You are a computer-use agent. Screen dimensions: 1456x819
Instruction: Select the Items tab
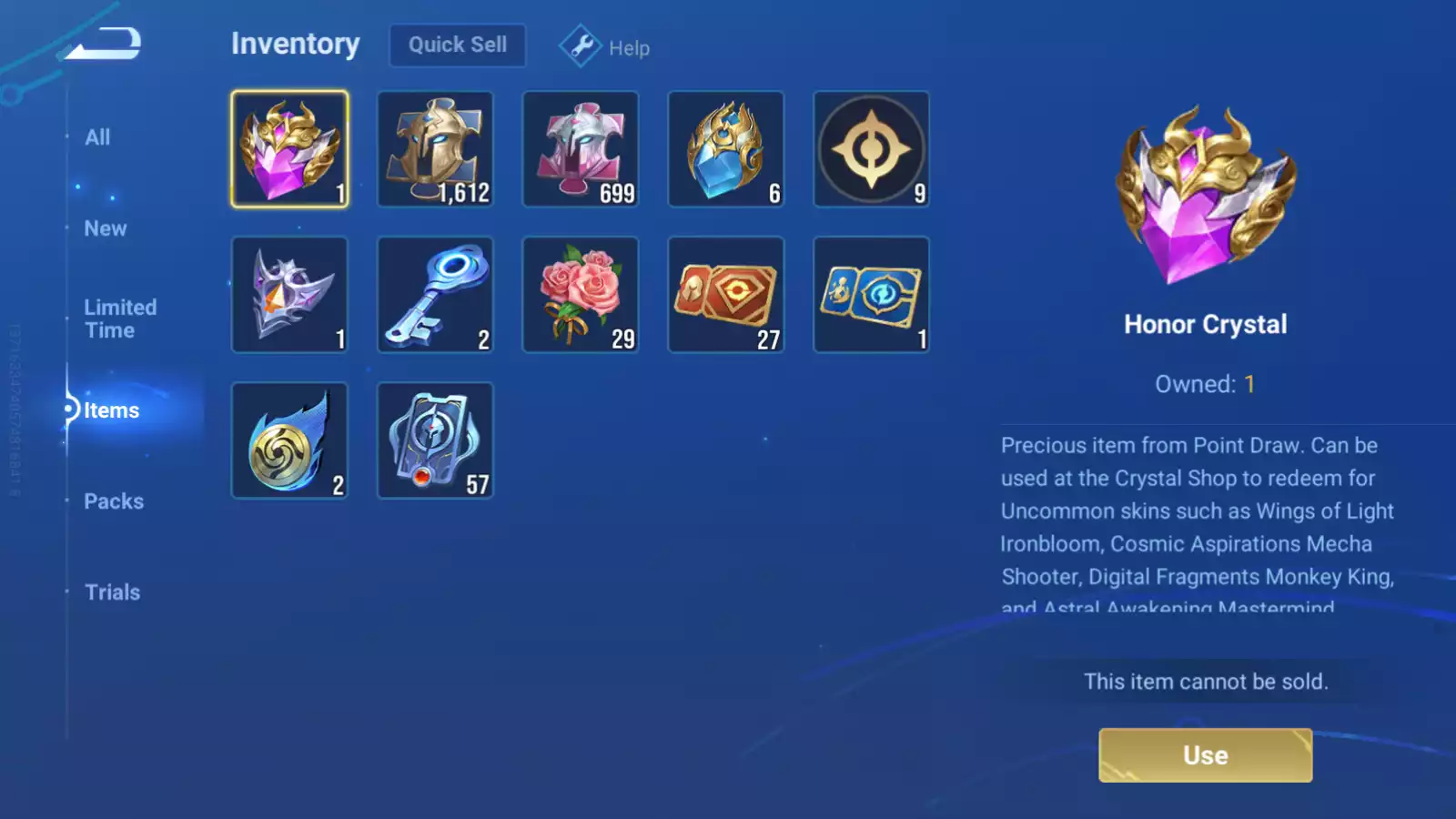click(111, 410)
